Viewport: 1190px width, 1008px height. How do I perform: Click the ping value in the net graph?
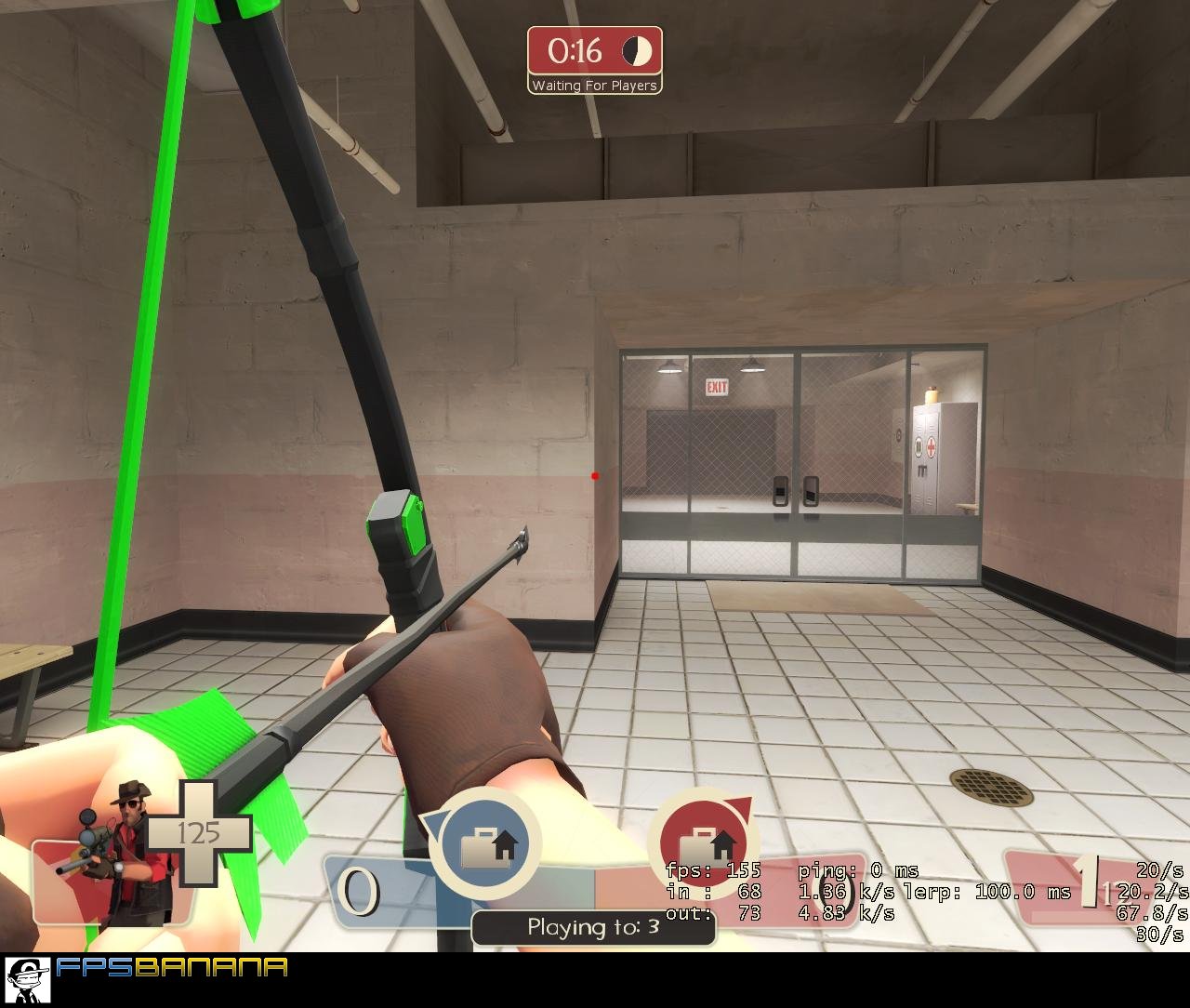[x=879, y=871]
